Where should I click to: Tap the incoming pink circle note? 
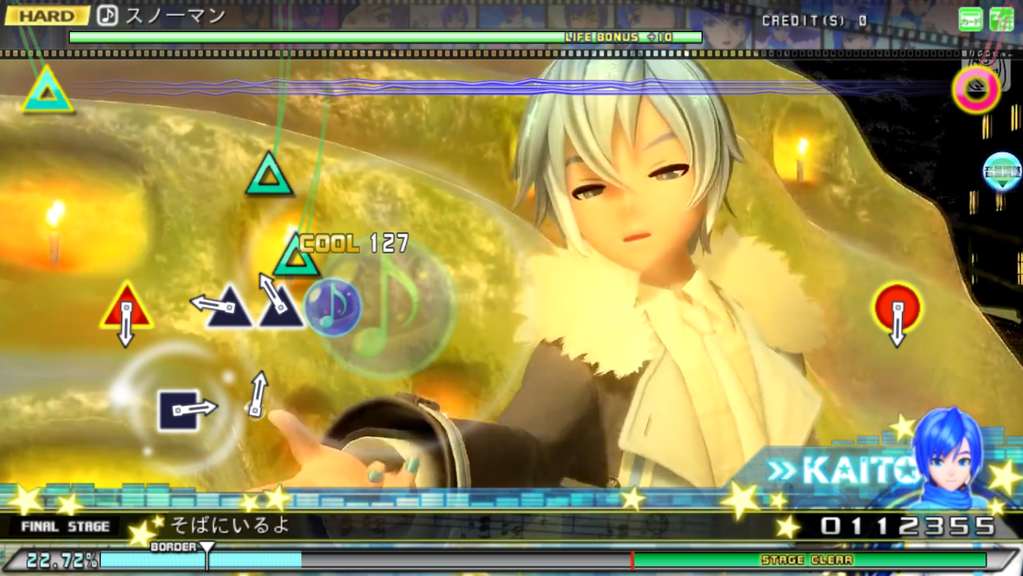click(976, 88)
